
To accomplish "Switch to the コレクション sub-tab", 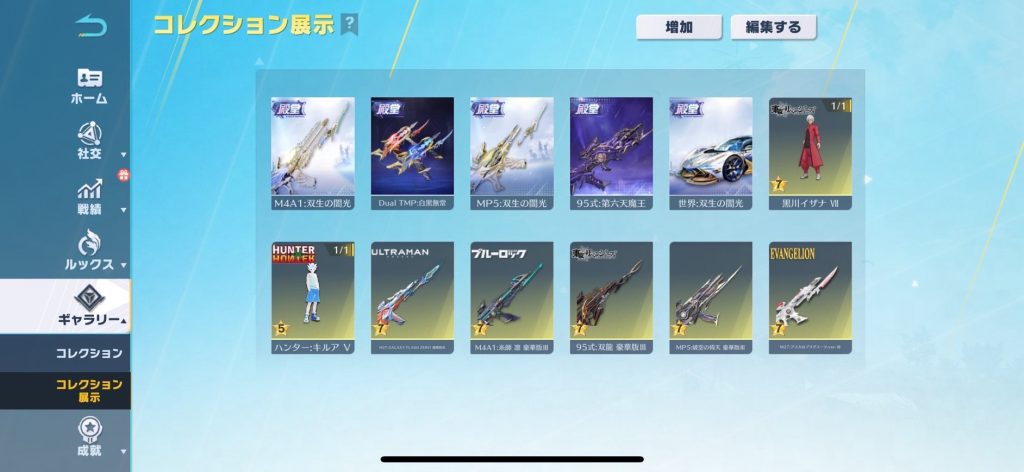I will 89,353.
